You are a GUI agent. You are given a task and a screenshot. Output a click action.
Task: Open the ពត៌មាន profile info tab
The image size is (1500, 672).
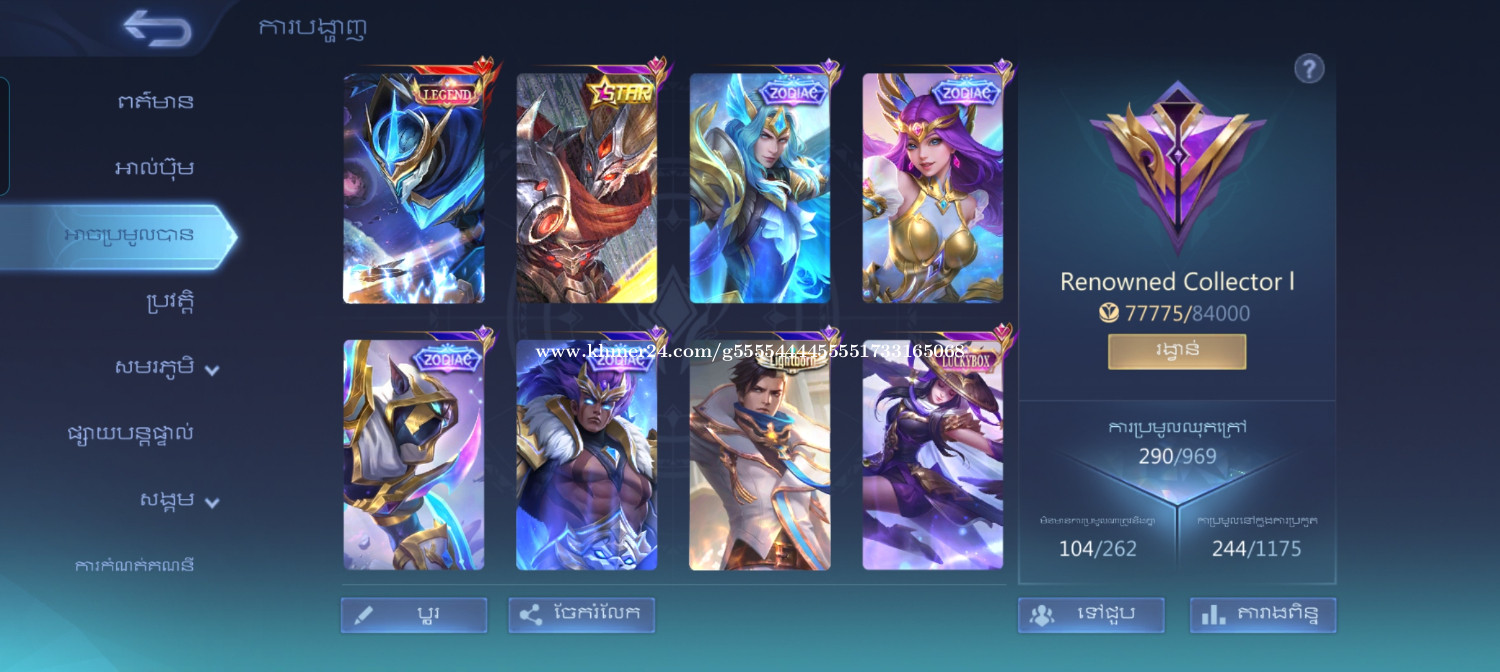click(154, 101)
